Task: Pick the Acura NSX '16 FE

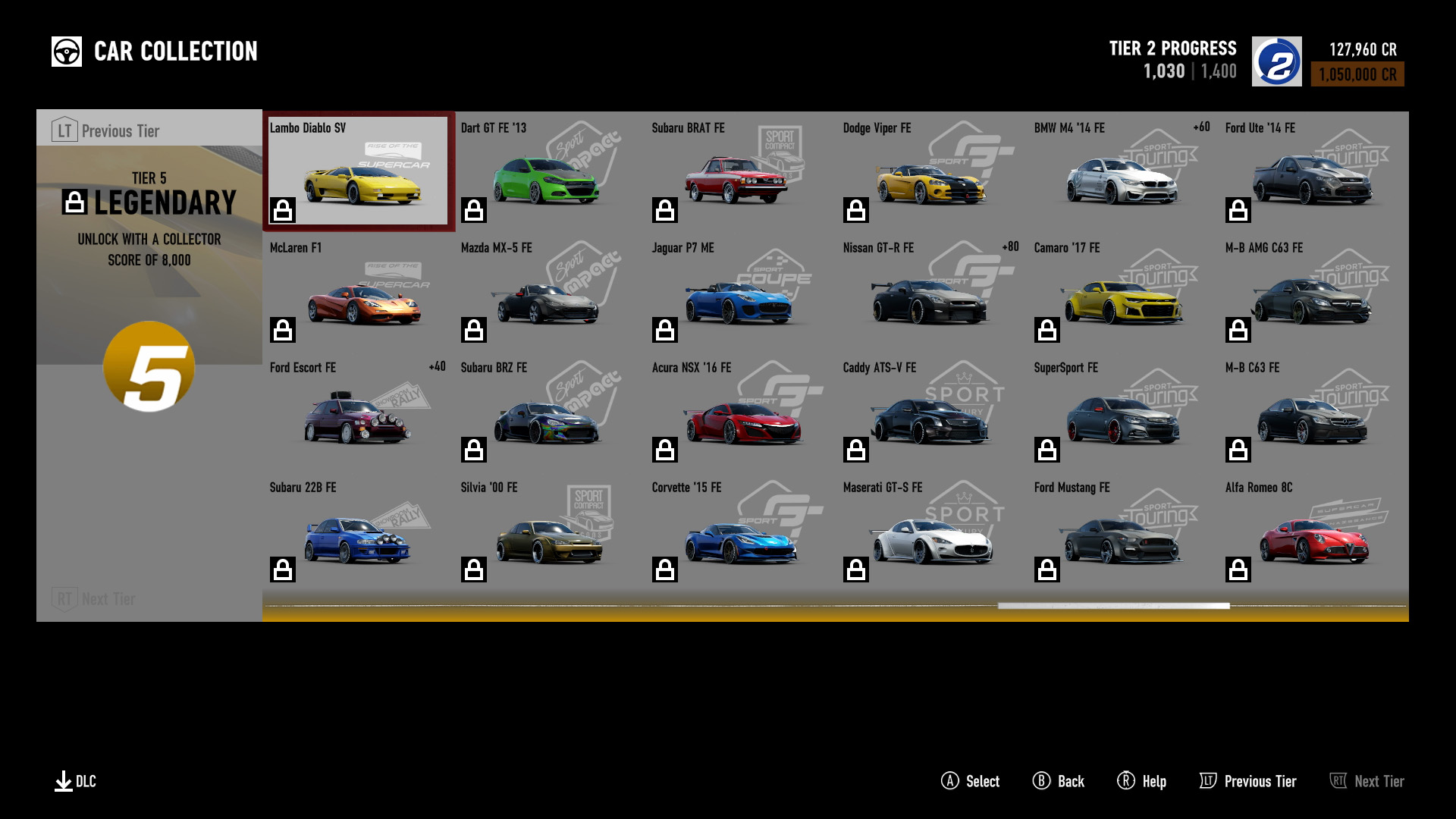Action: point(740,411)
